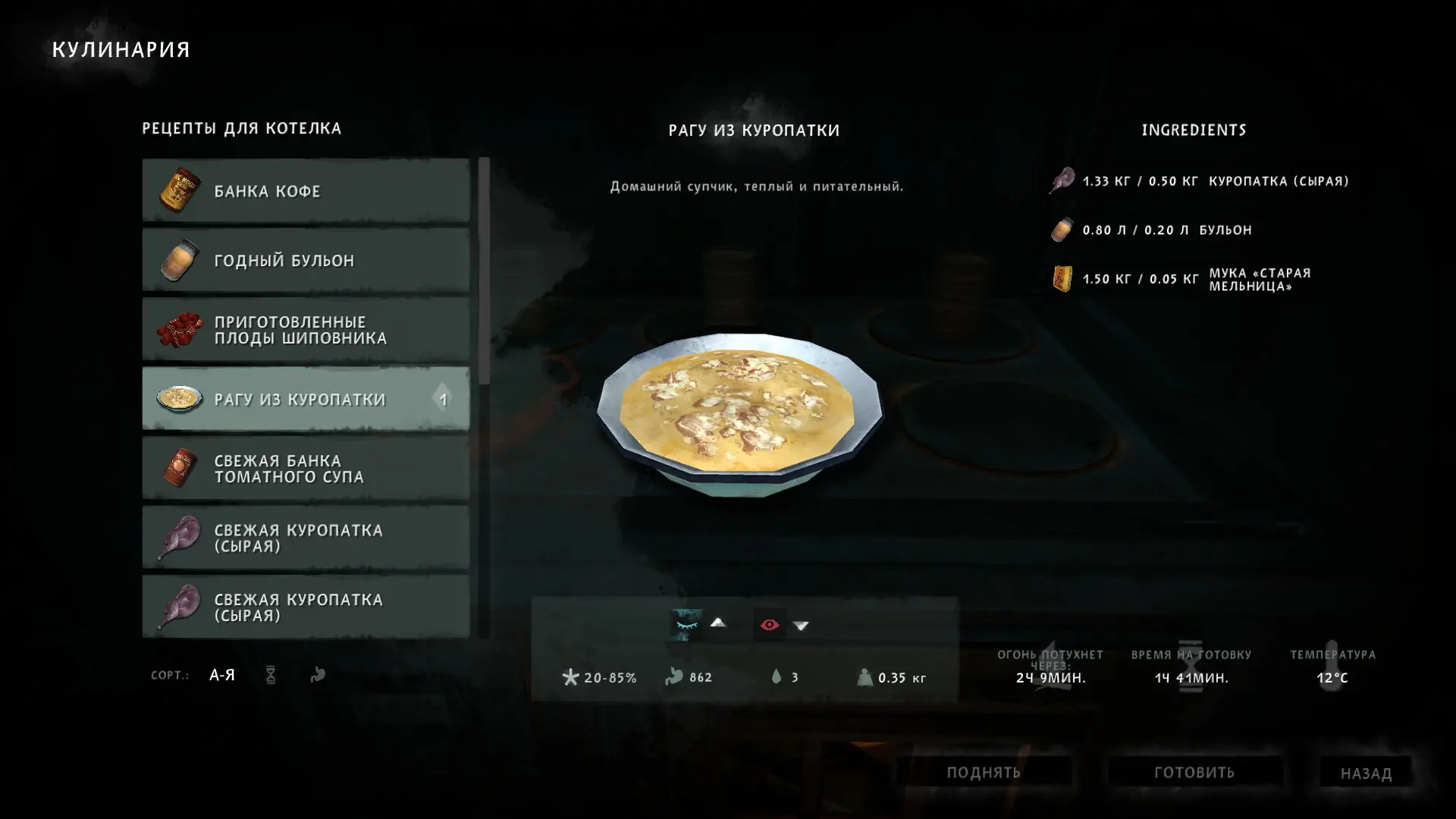The image size is (1456, 819).
Task: Go back with the Назад button
Action: [1366, 773]
